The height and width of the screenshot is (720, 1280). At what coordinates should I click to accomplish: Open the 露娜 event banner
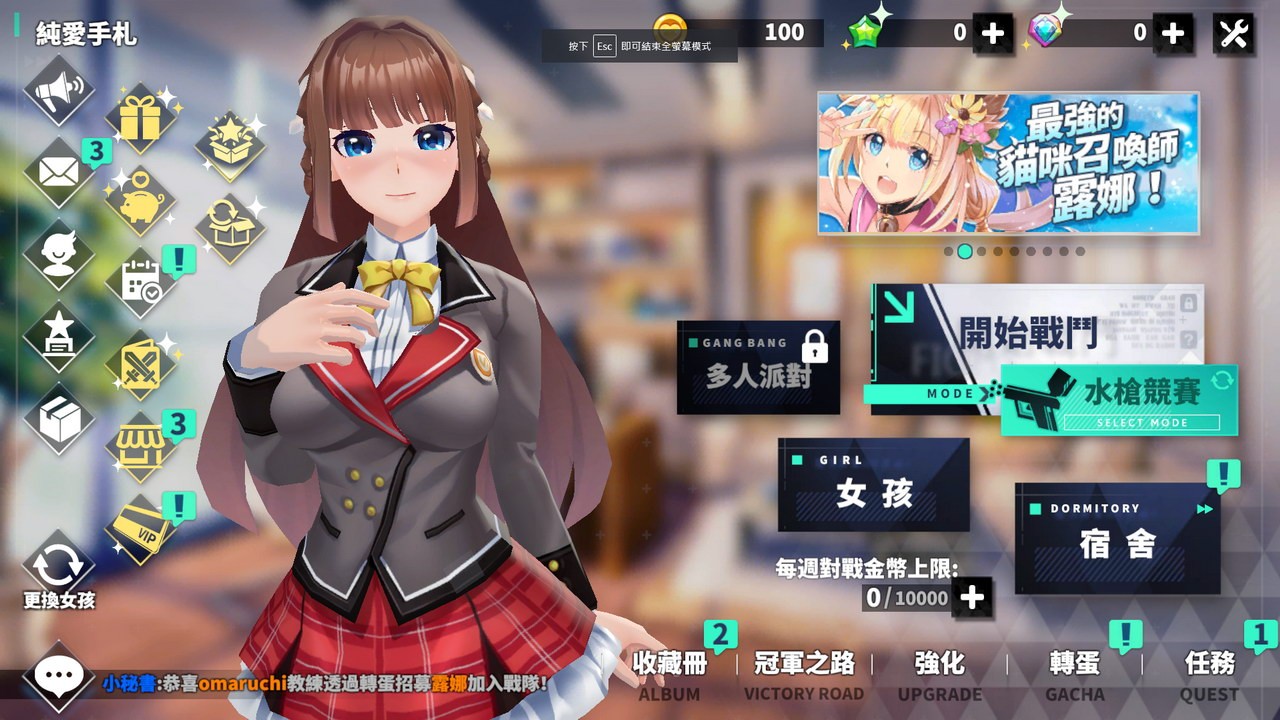pyautogui.click(x=1008, y=163)
